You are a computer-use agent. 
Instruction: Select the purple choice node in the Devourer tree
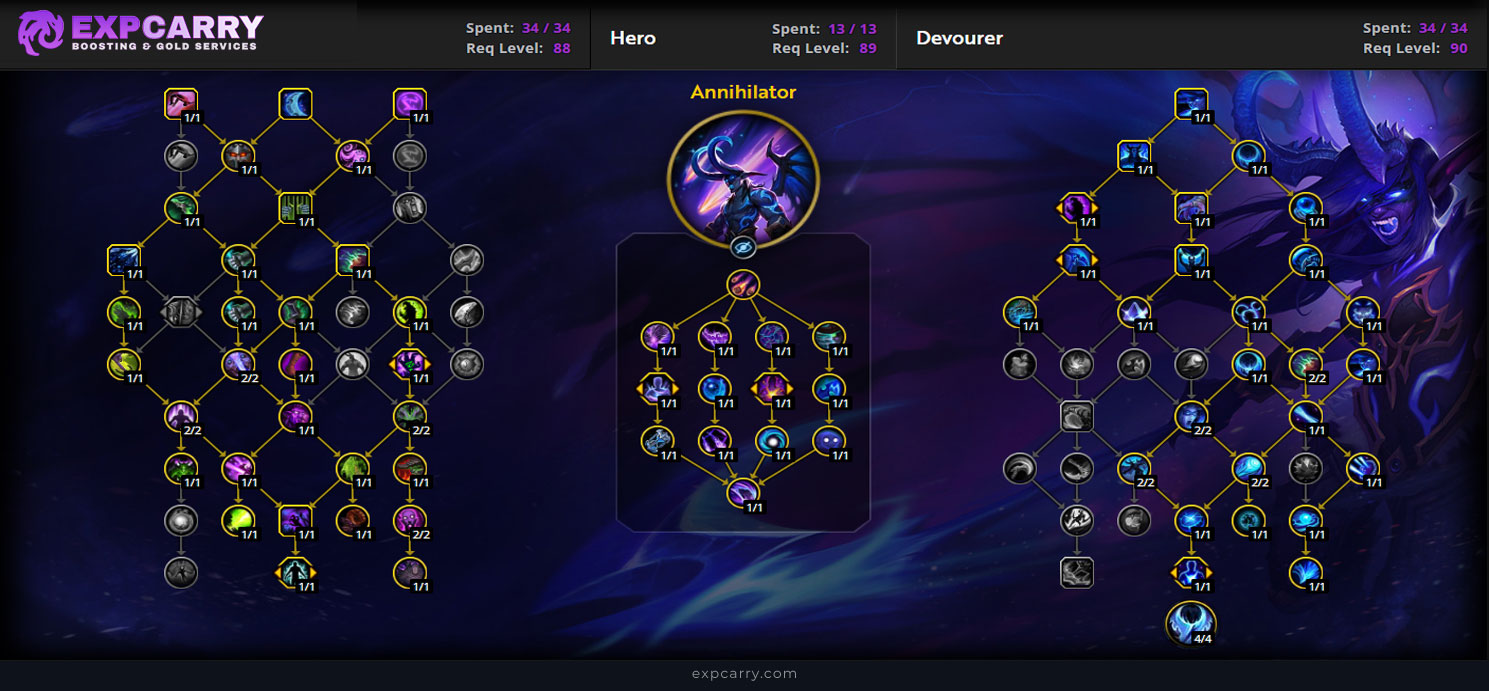(x=1076, y=208)
